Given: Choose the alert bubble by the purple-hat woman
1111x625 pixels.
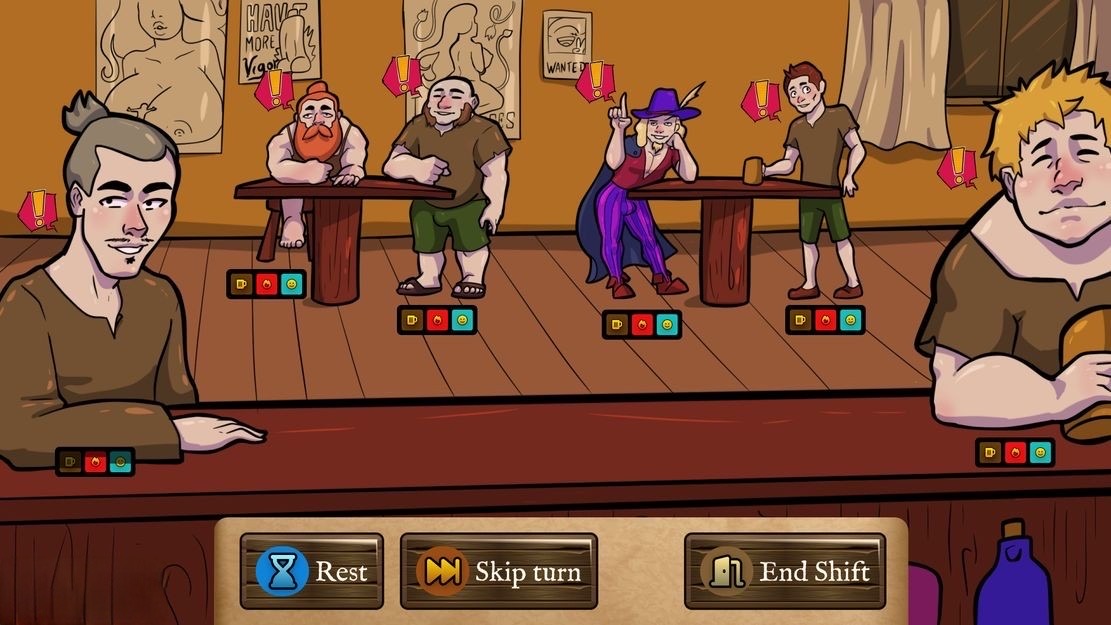Looking at the screenshot, I should 596,81.
